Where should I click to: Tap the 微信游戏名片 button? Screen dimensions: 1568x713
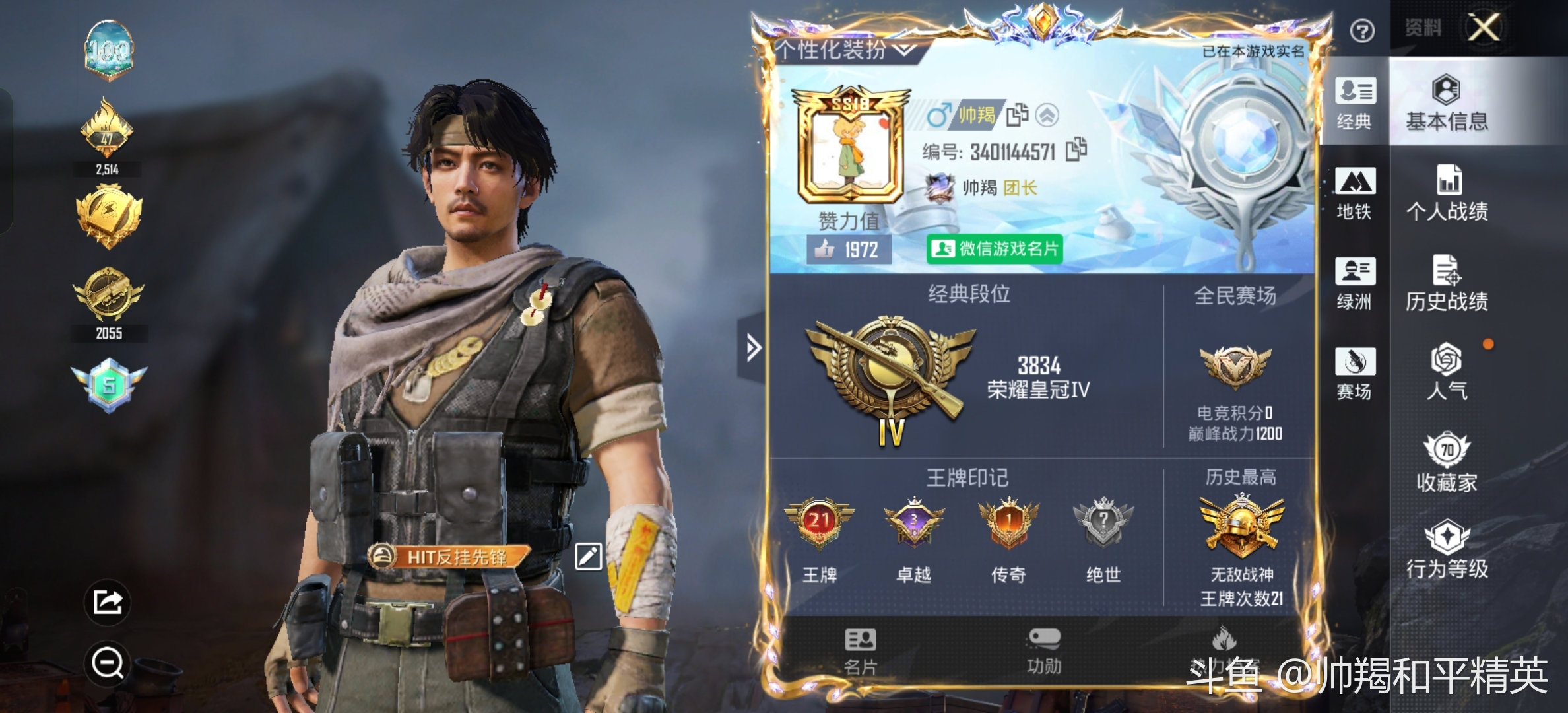995,249
